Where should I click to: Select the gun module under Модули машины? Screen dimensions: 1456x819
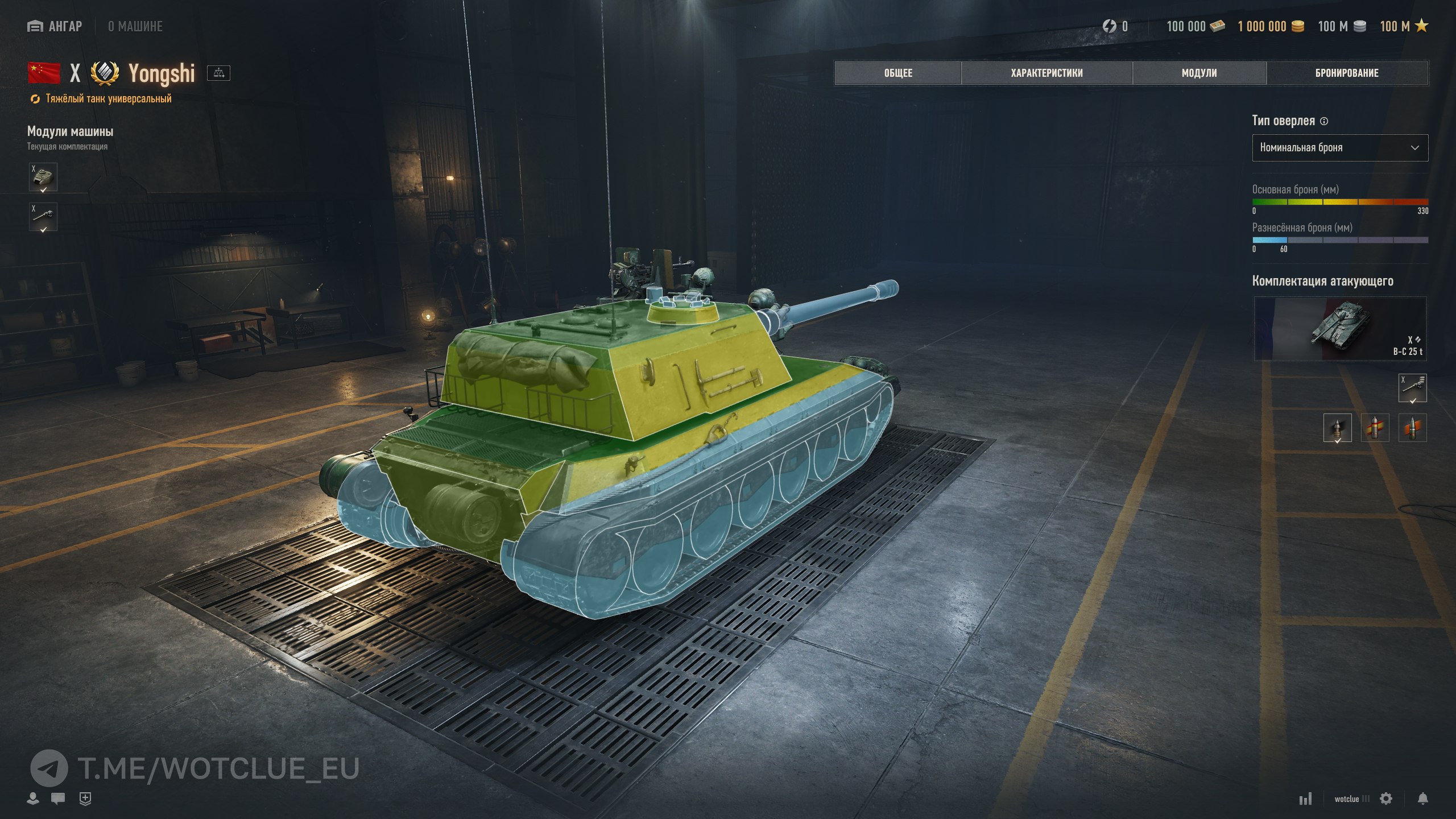pyautogui.click(x=43, y=217)
